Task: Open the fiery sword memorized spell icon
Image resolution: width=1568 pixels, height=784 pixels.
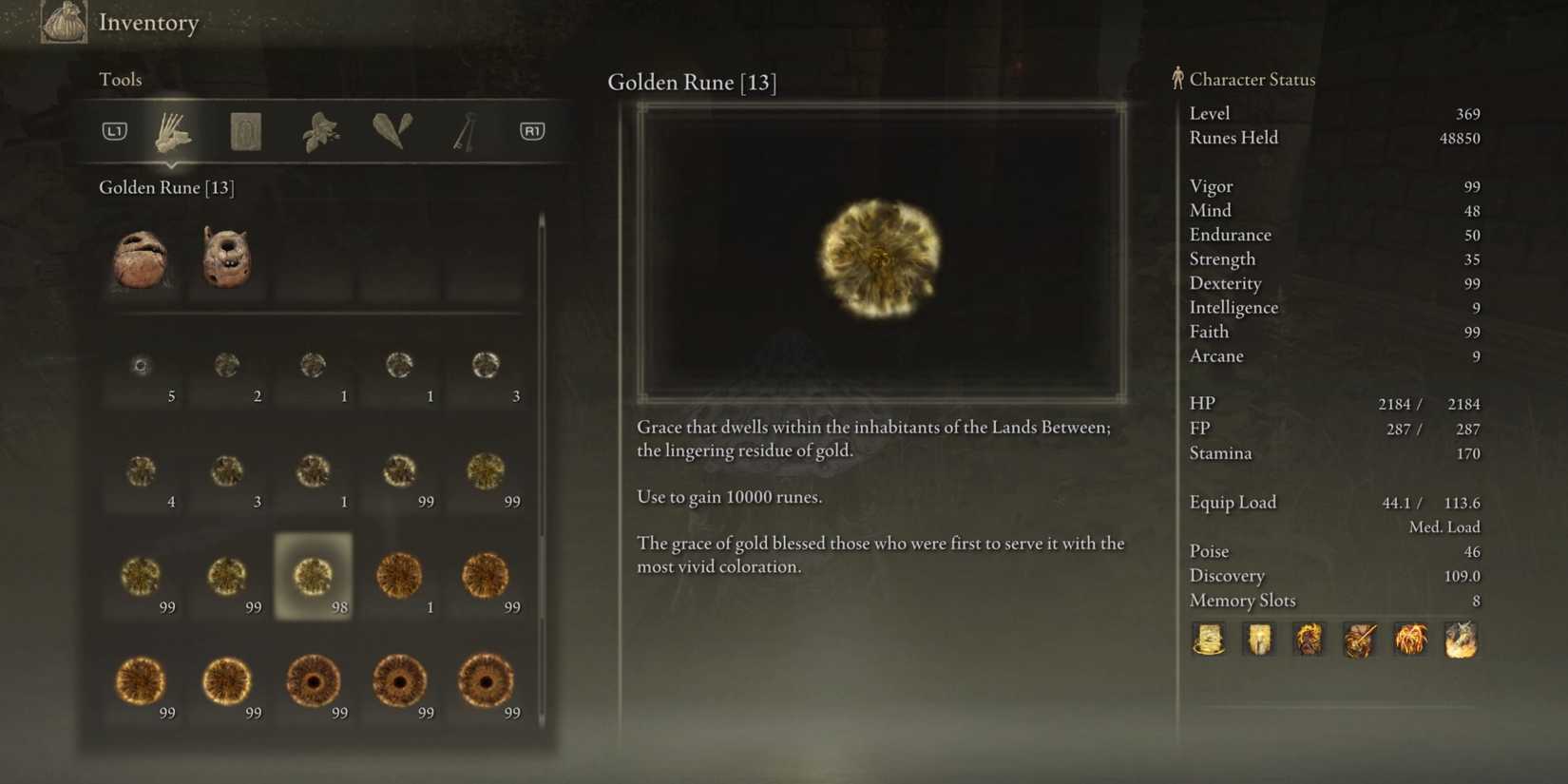Action: click(x=1359, y=640)
